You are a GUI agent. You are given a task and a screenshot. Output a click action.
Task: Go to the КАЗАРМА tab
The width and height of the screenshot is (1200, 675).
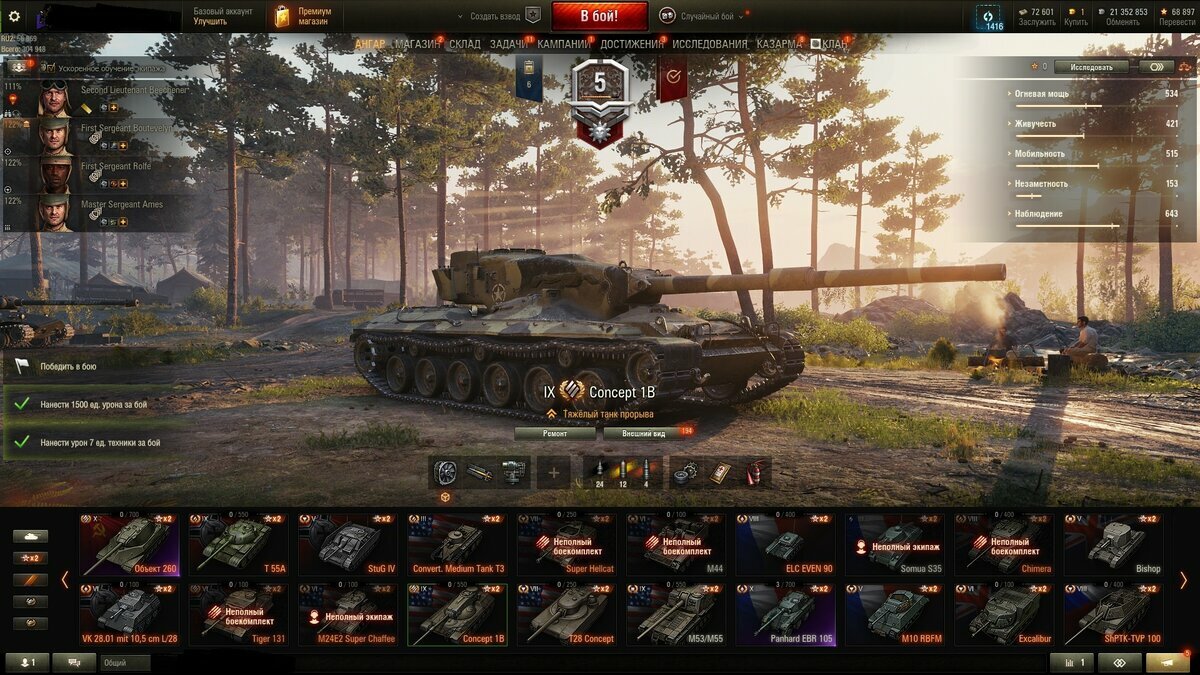click(778, 44)
